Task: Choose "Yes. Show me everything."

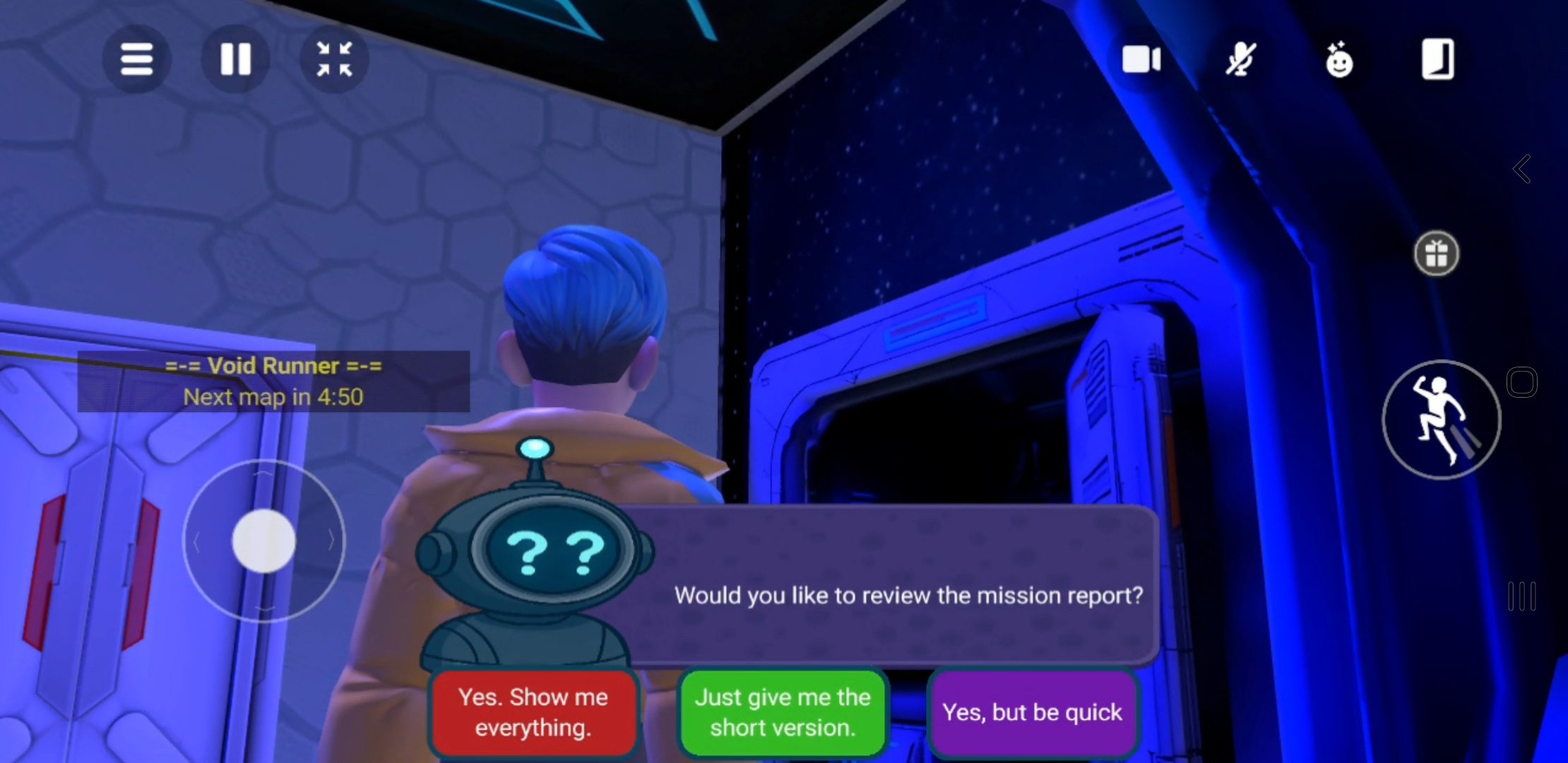Action: pyautogui.click(x=533, y=712)
